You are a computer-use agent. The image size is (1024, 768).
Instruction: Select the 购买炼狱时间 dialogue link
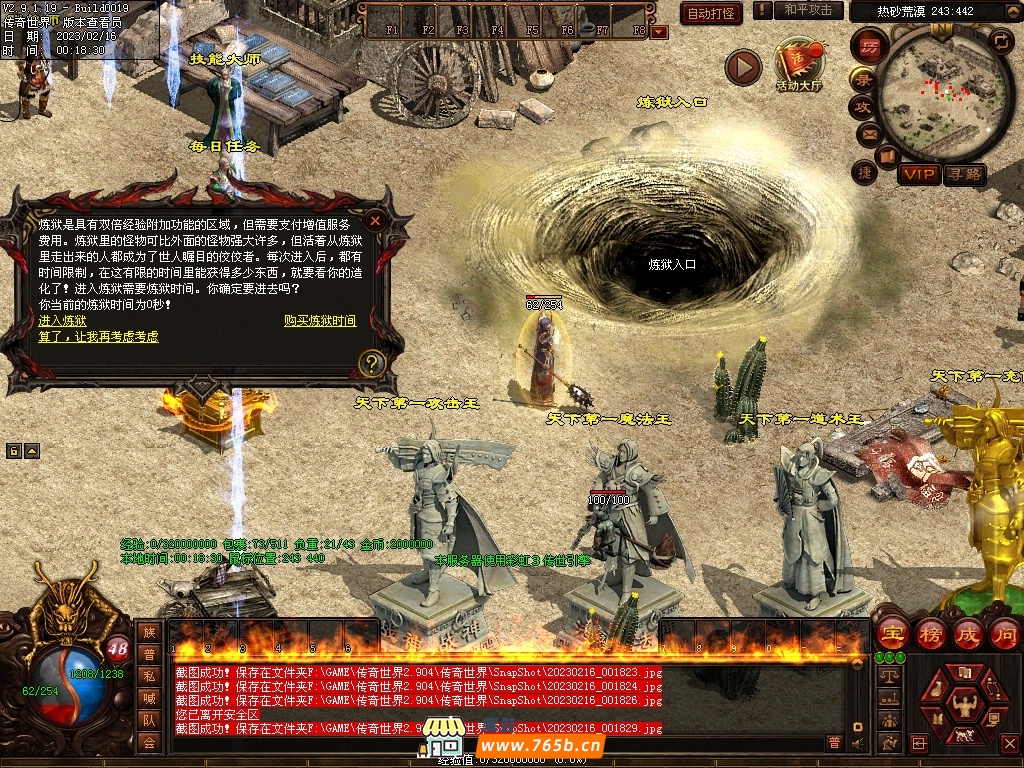tap(320, 321)
